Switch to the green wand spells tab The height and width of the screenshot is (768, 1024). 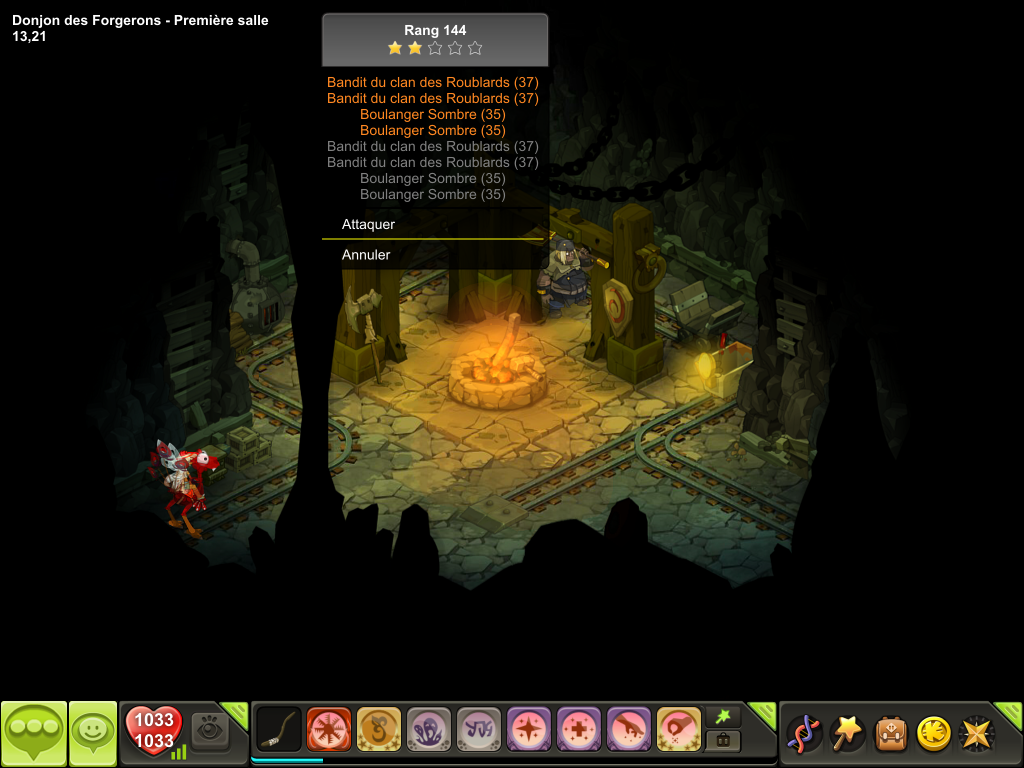click(x=723, y=716)
